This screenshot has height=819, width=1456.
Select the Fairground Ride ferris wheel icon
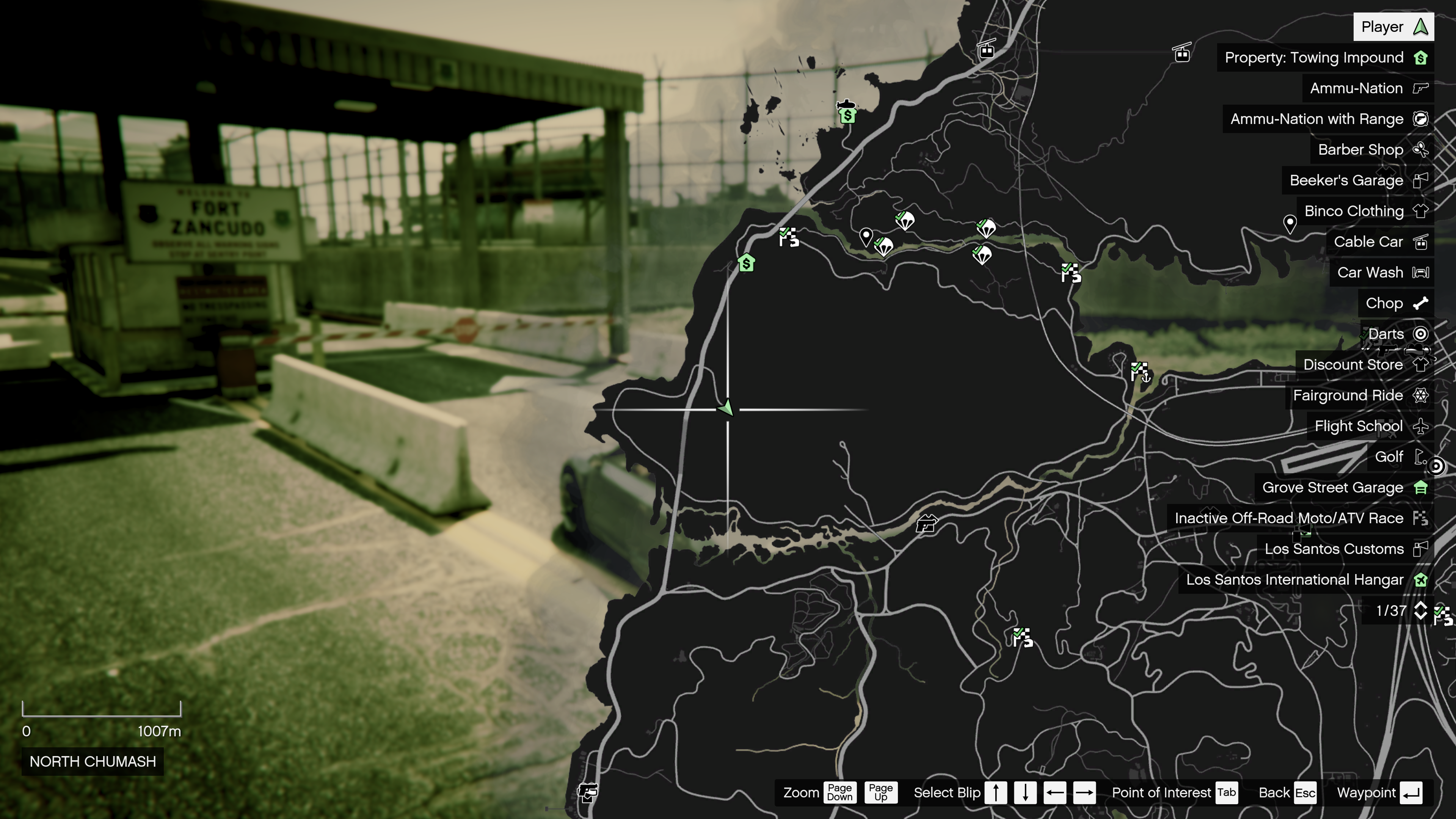point(1420,395)
